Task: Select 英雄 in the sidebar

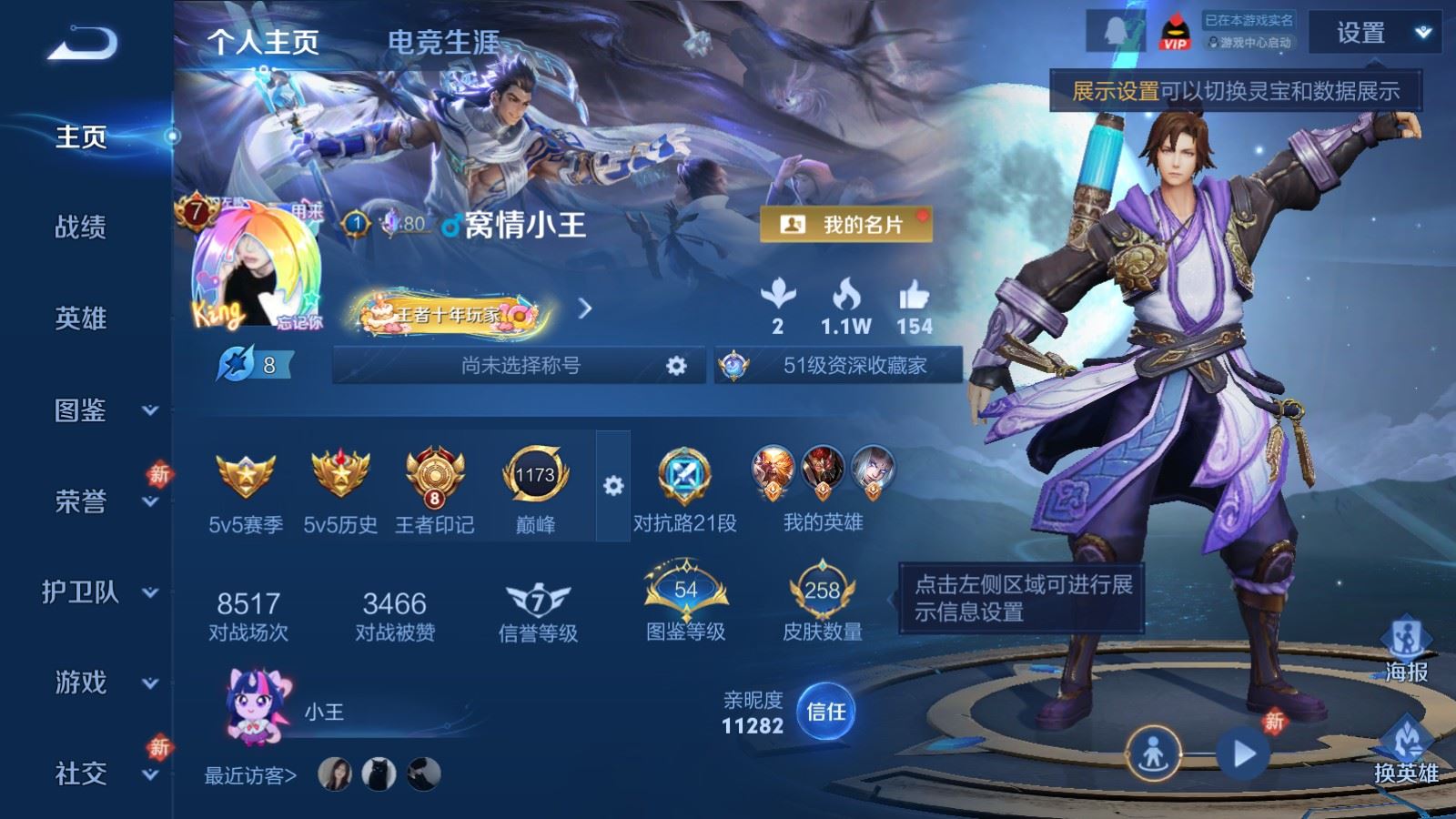Action: pos(81,318)
